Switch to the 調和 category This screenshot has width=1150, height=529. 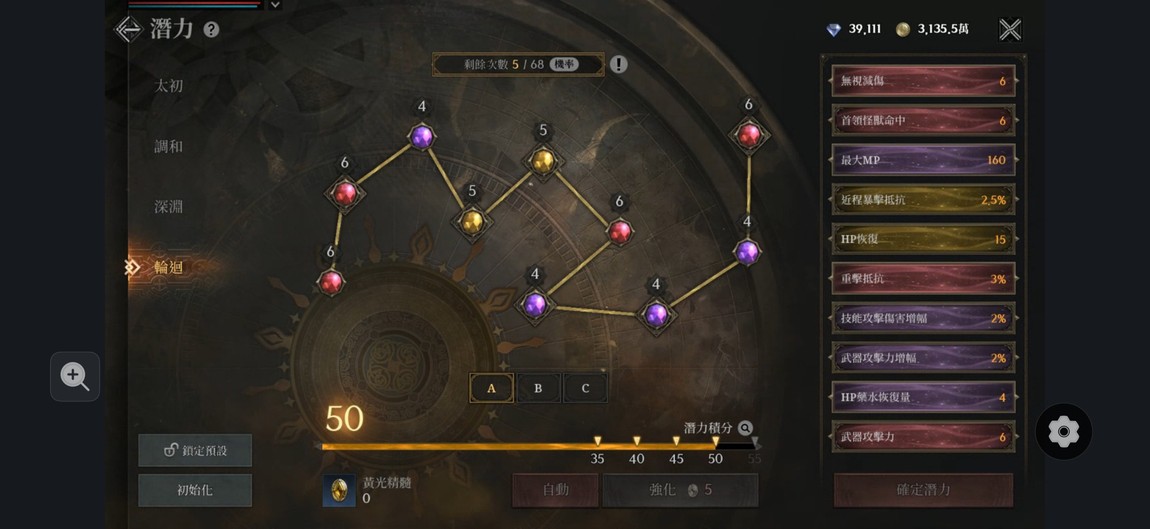tap(169, 146)
